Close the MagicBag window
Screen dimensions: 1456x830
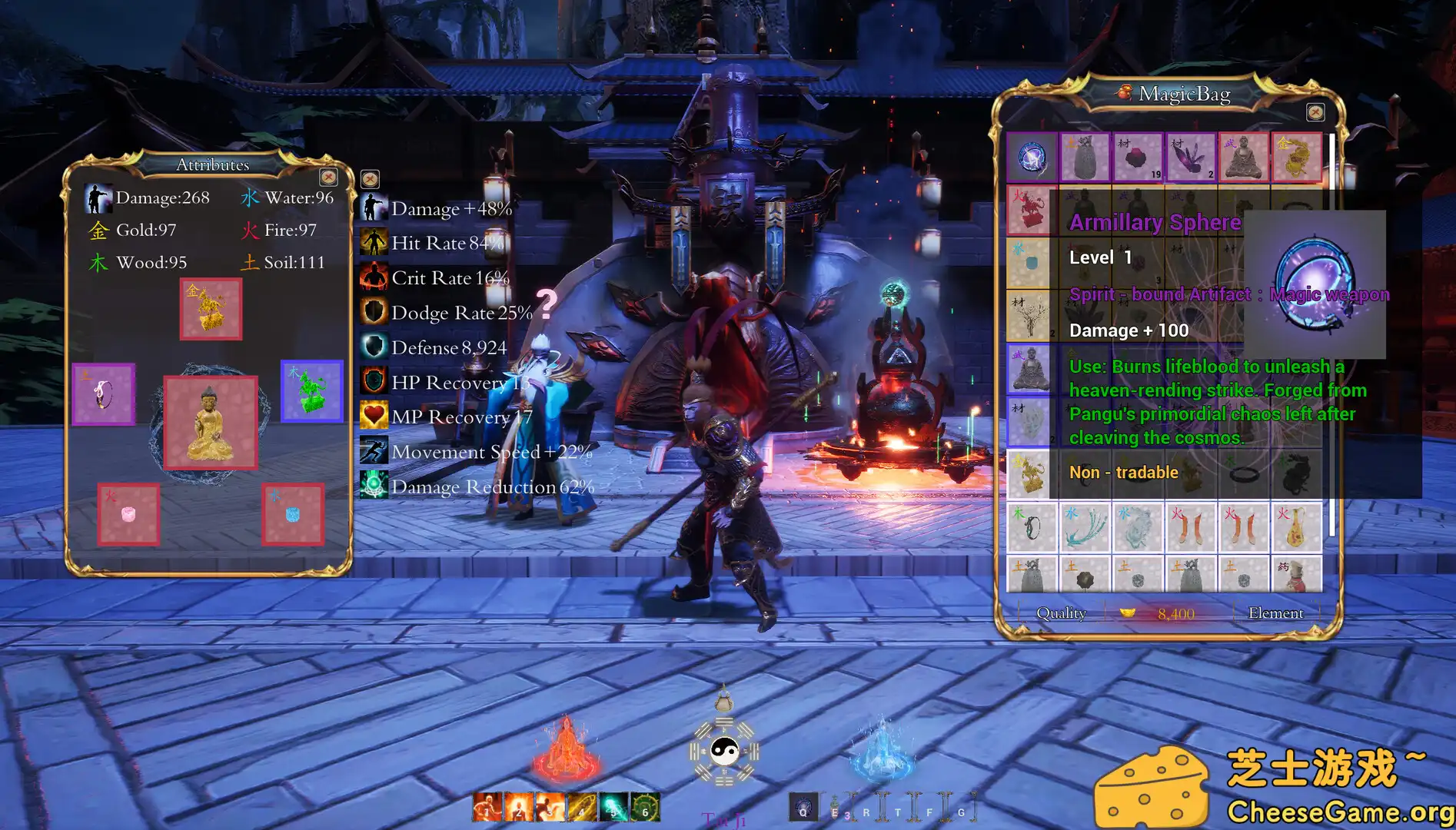pyautogui.click(x=1315, y=113)
